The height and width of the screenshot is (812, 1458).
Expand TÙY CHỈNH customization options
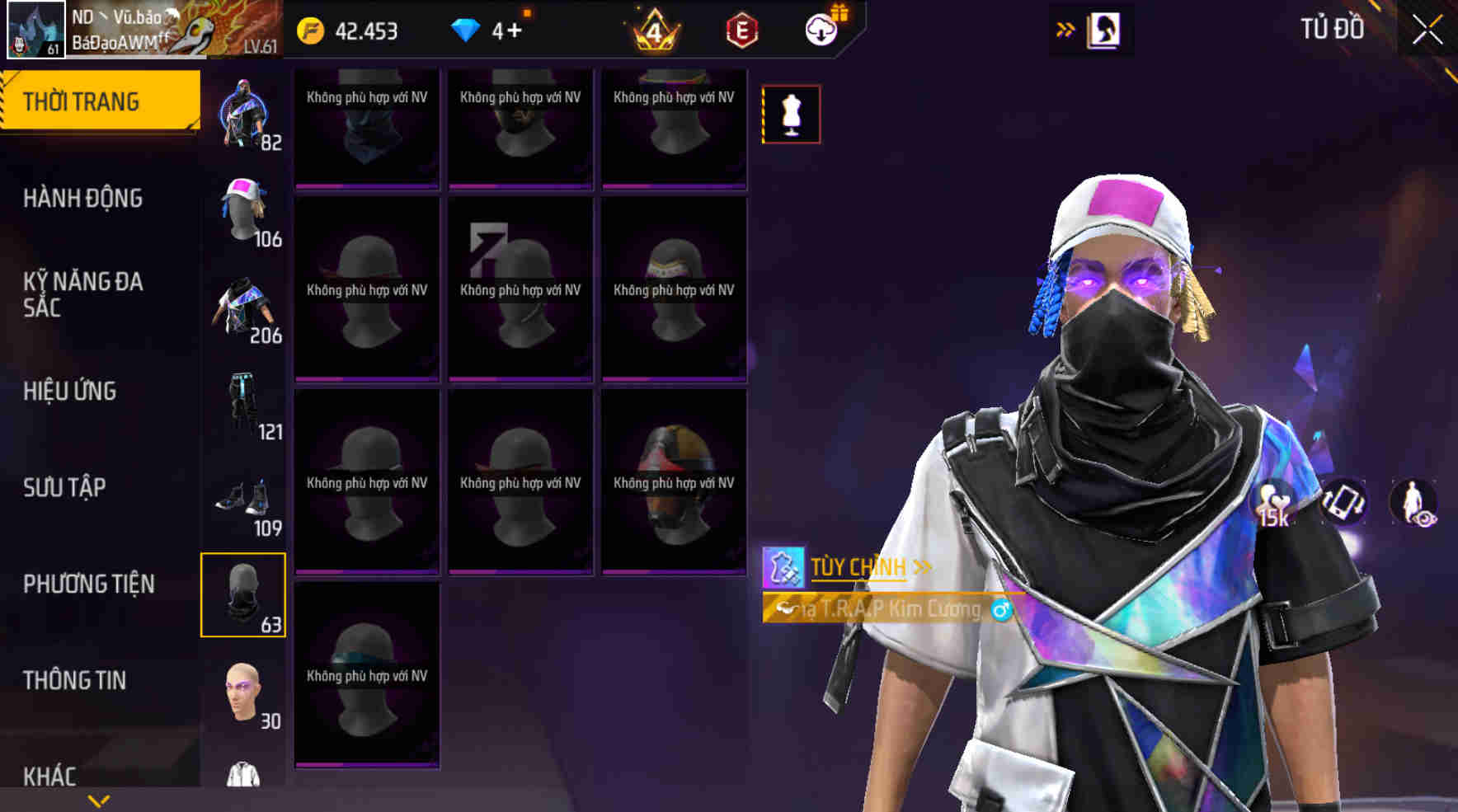click(920, 566)
